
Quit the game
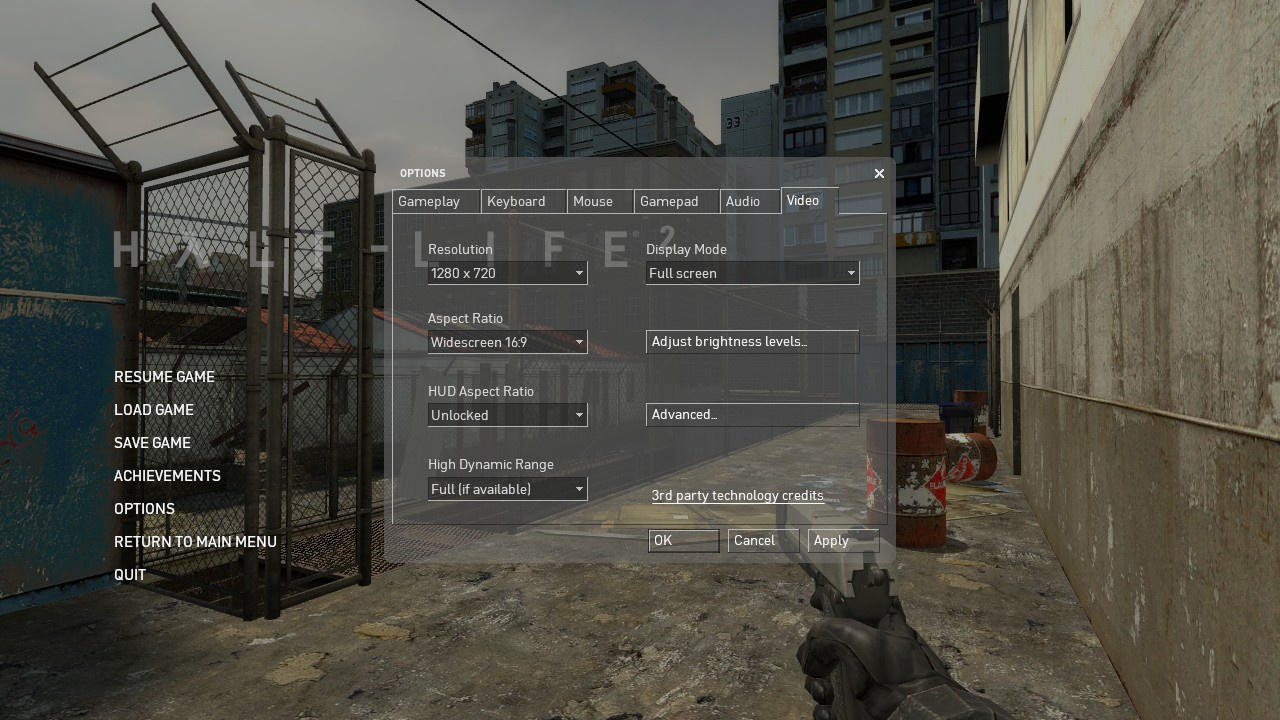click(x=130, y=575)
